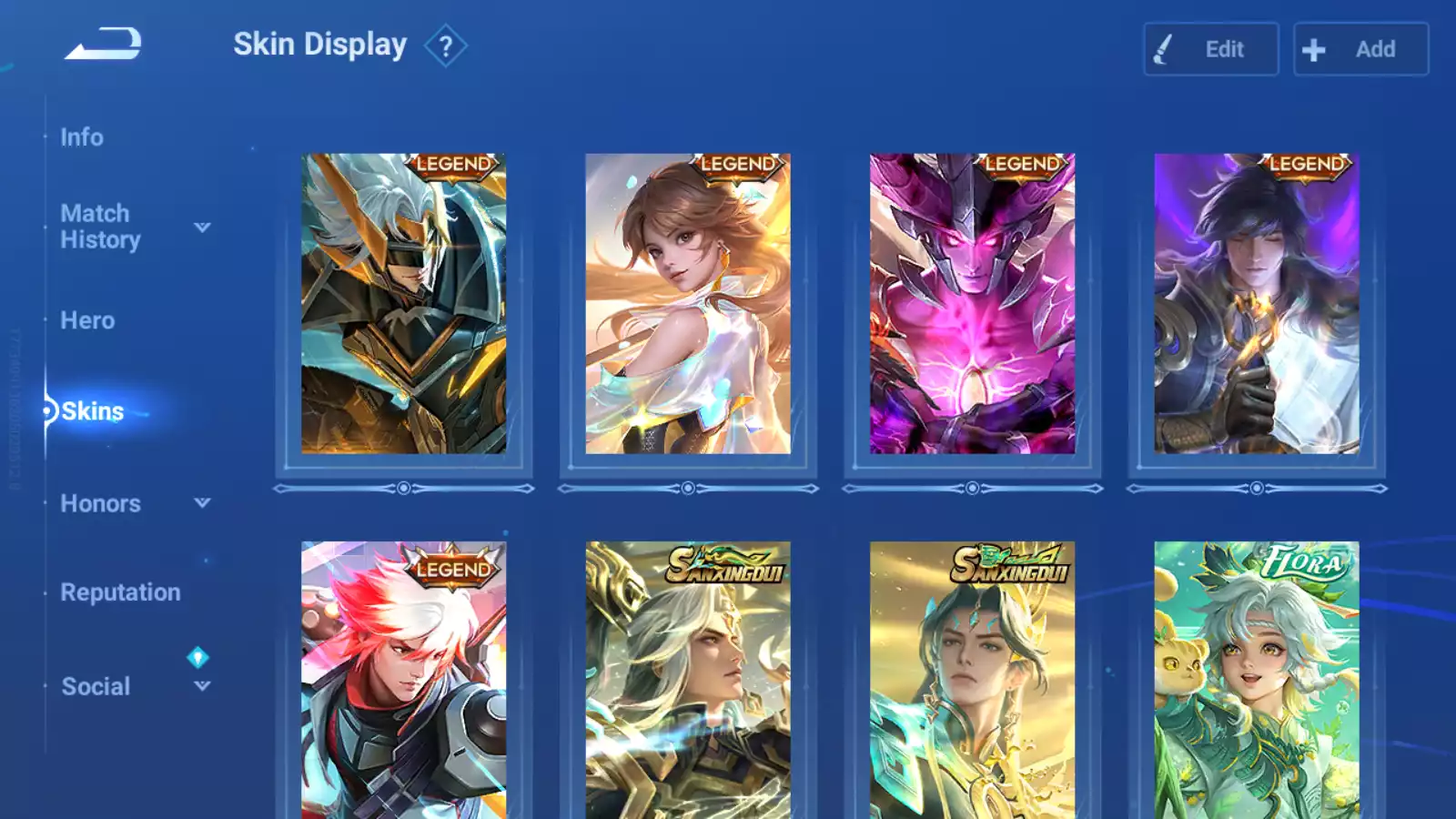
Task: Switch to the Info tab
Action: pyautogui.click(x=82, y=137)
